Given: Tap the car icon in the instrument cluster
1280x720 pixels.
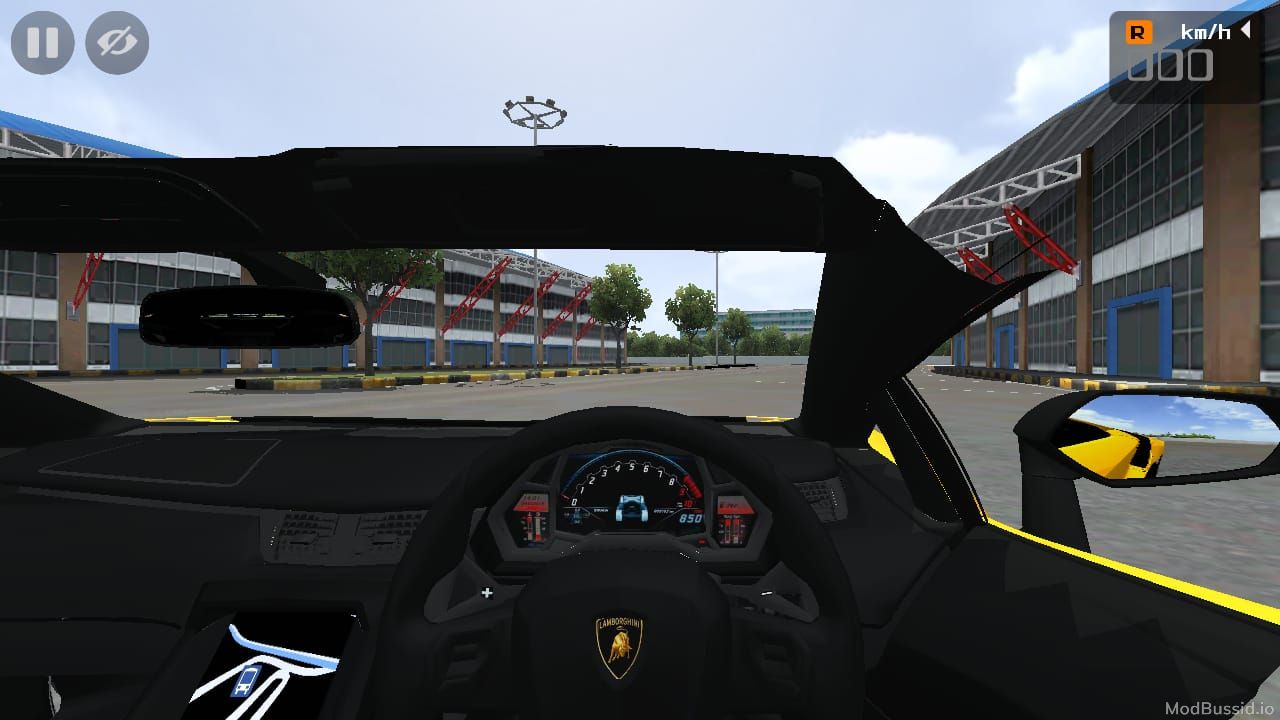Looking at the screenshot, I should point(633,510).
